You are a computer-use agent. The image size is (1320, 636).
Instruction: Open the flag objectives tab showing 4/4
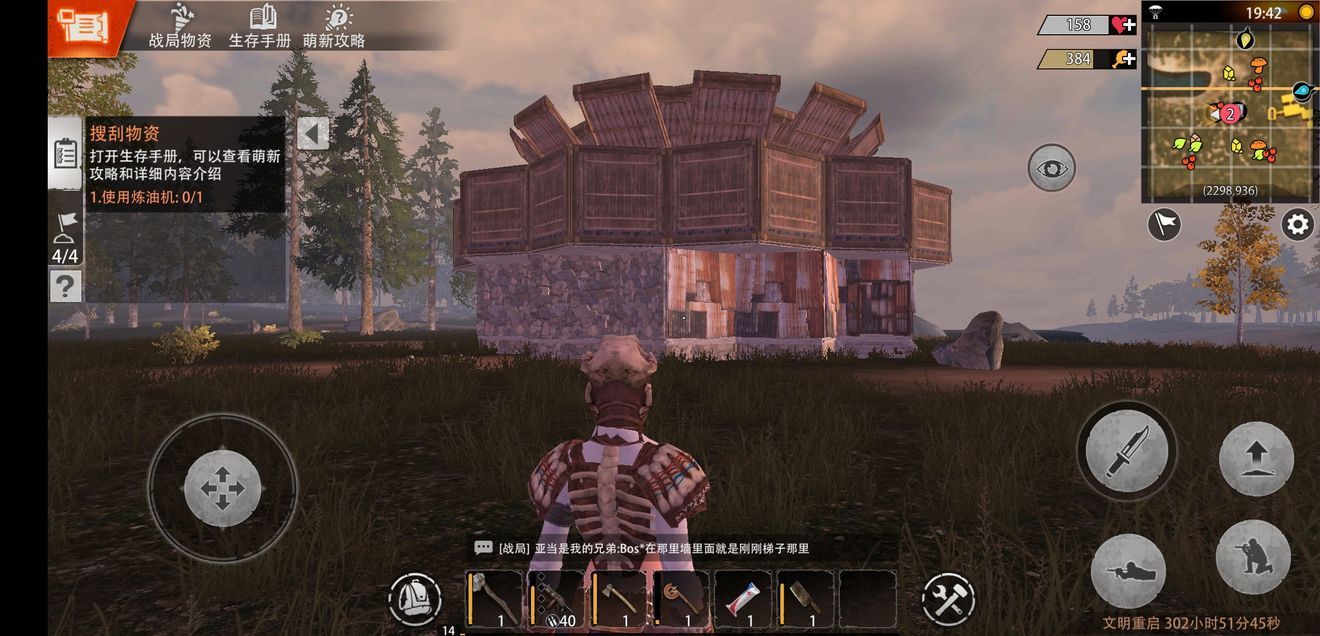coord(65,236)
